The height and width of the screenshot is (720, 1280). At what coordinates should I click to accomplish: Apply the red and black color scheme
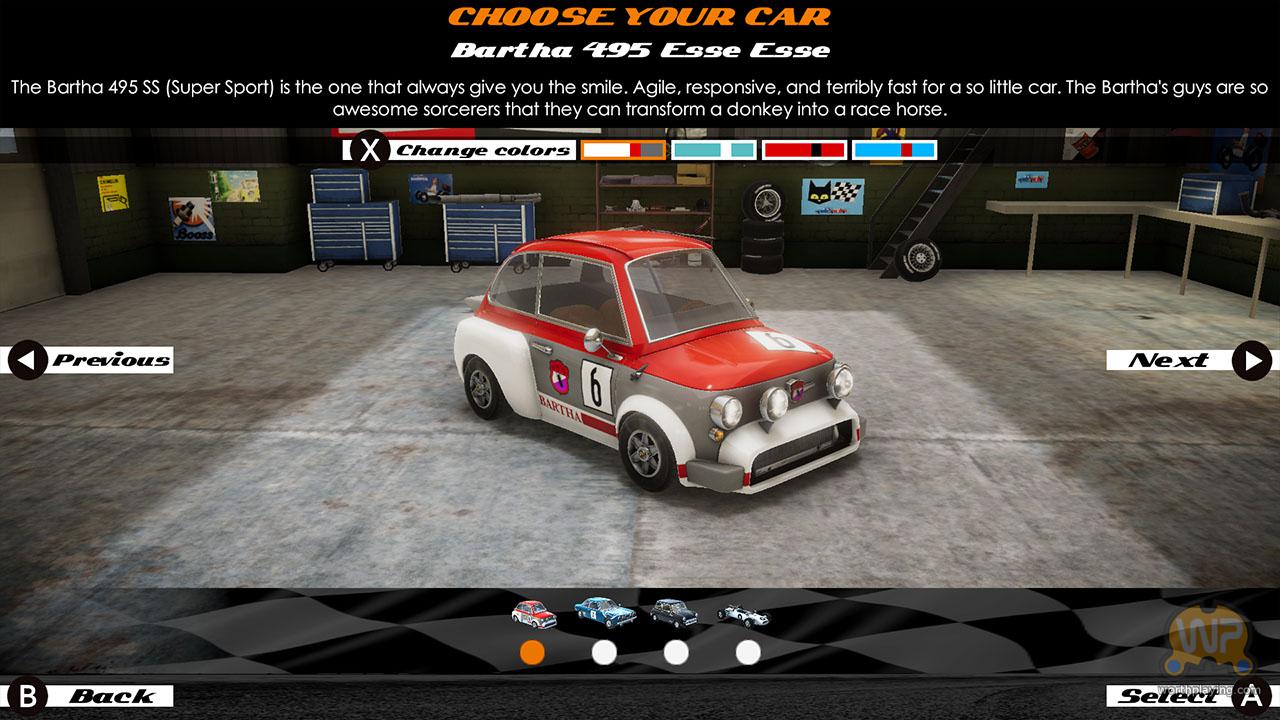[804, 150]
